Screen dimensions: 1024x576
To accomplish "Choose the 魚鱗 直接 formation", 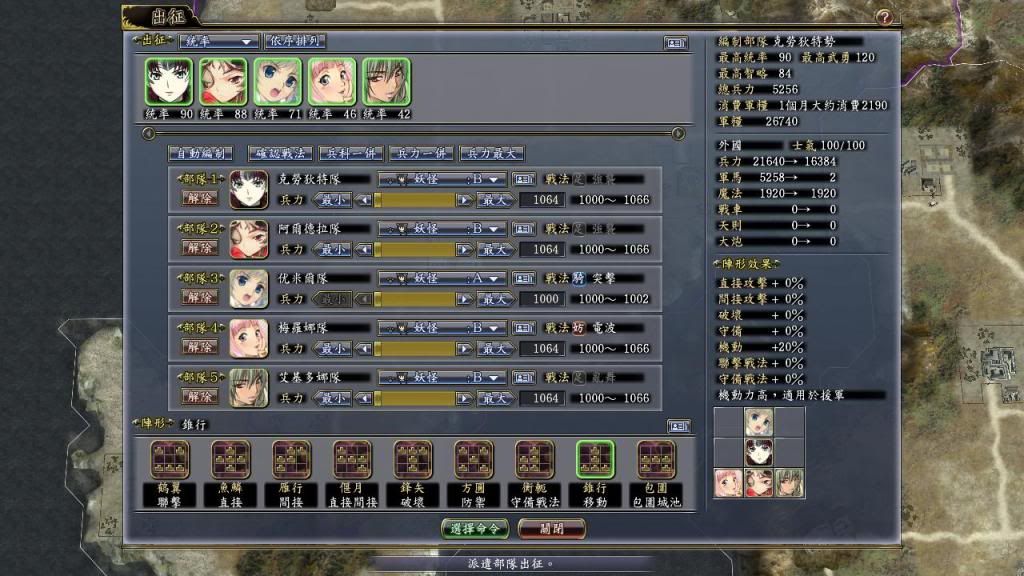I will click(231, 468).
